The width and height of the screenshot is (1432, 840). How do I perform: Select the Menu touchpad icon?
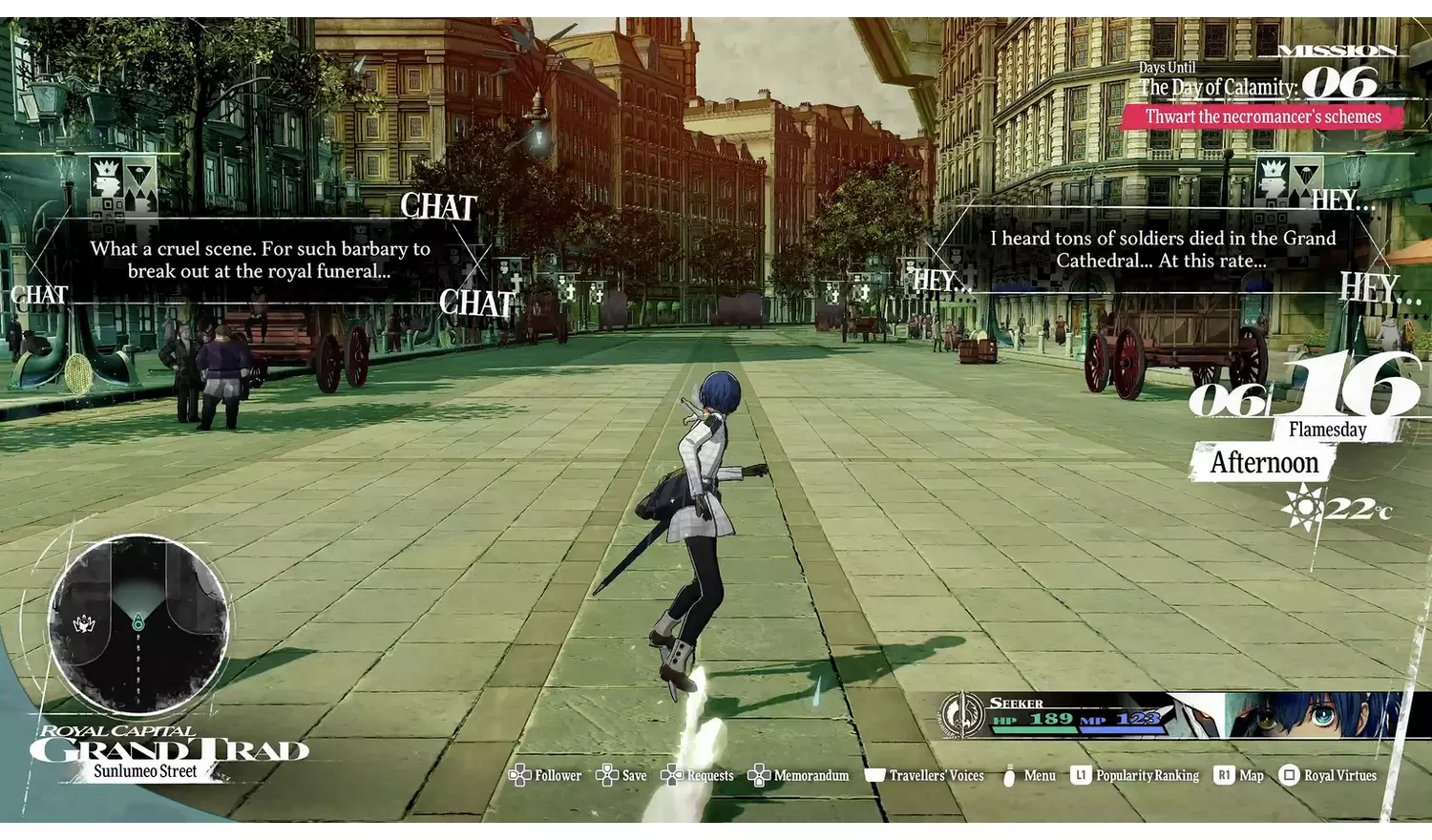tap(1011, 775)
